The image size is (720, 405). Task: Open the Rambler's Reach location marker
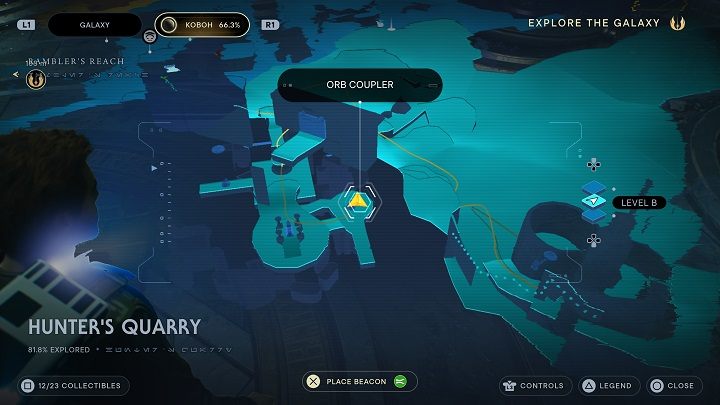37,77
